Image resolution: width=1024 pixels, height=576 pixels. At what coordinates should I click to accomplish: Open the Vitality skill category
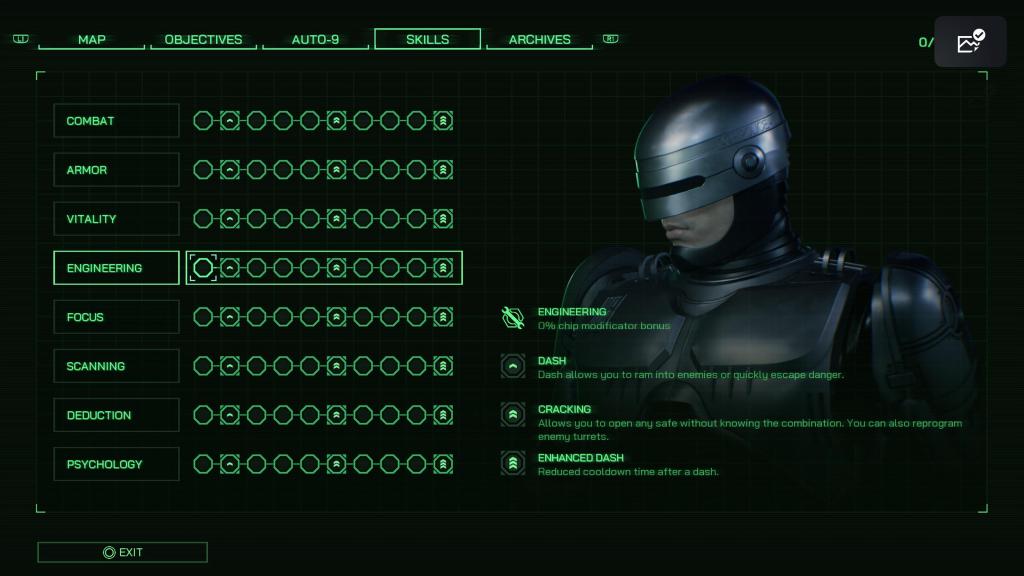tap(116, 219)
